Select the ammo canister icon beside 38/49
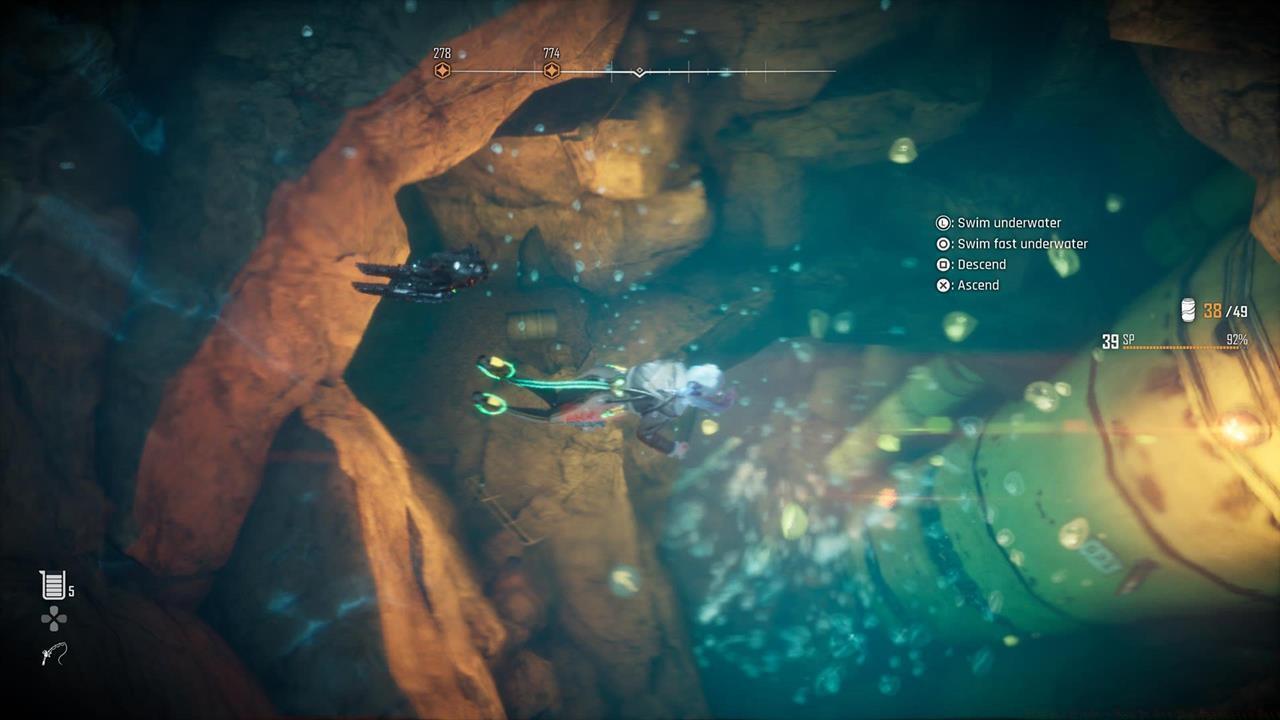The image size is (1280, 720). pyautogui.click(x=1188, y=311)
